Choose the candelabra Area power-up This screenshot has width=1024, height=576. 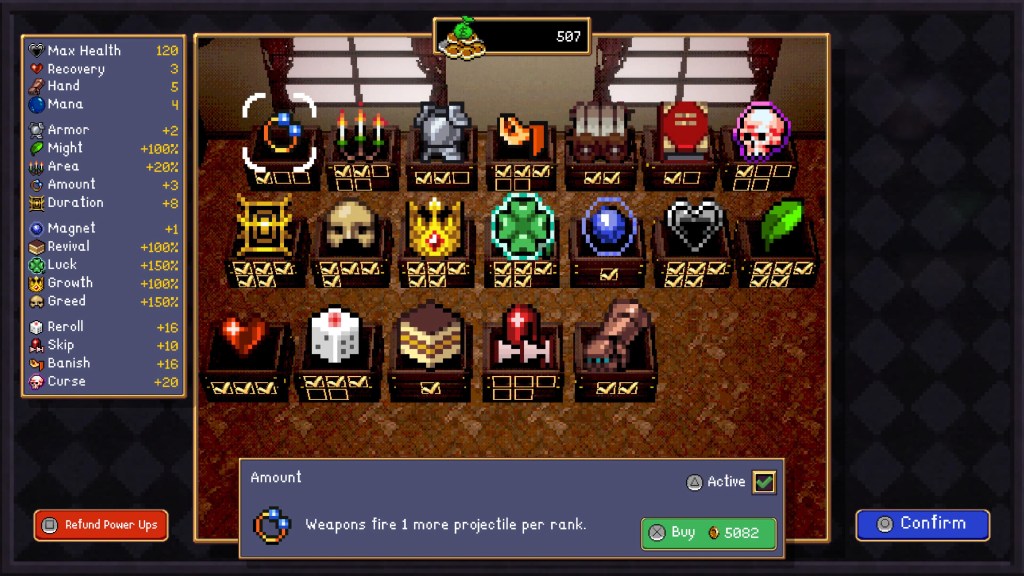tap(360, 133)
